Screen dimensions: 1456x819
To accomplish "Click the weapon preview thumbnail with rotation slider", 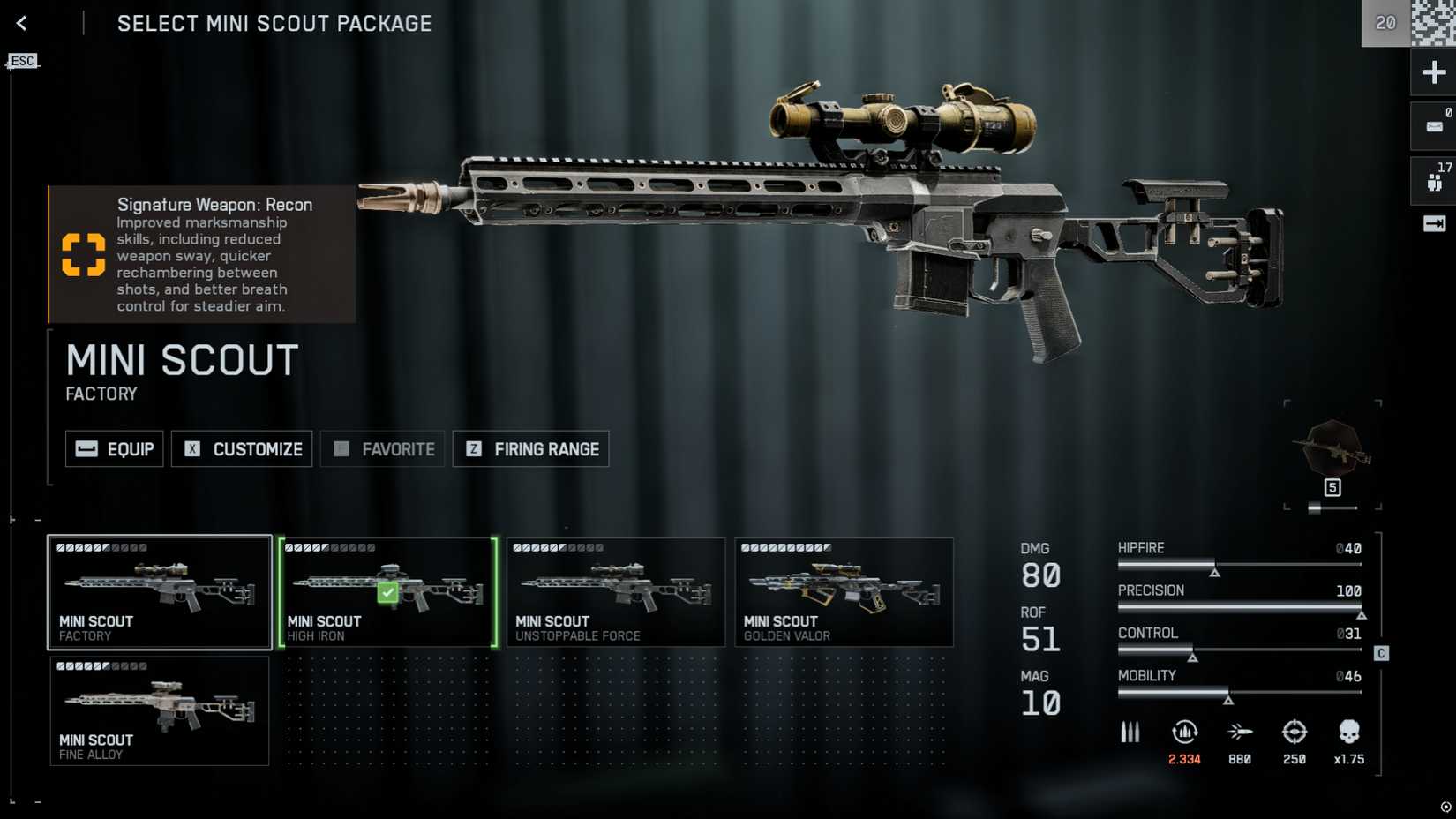I will point(1332,450).
